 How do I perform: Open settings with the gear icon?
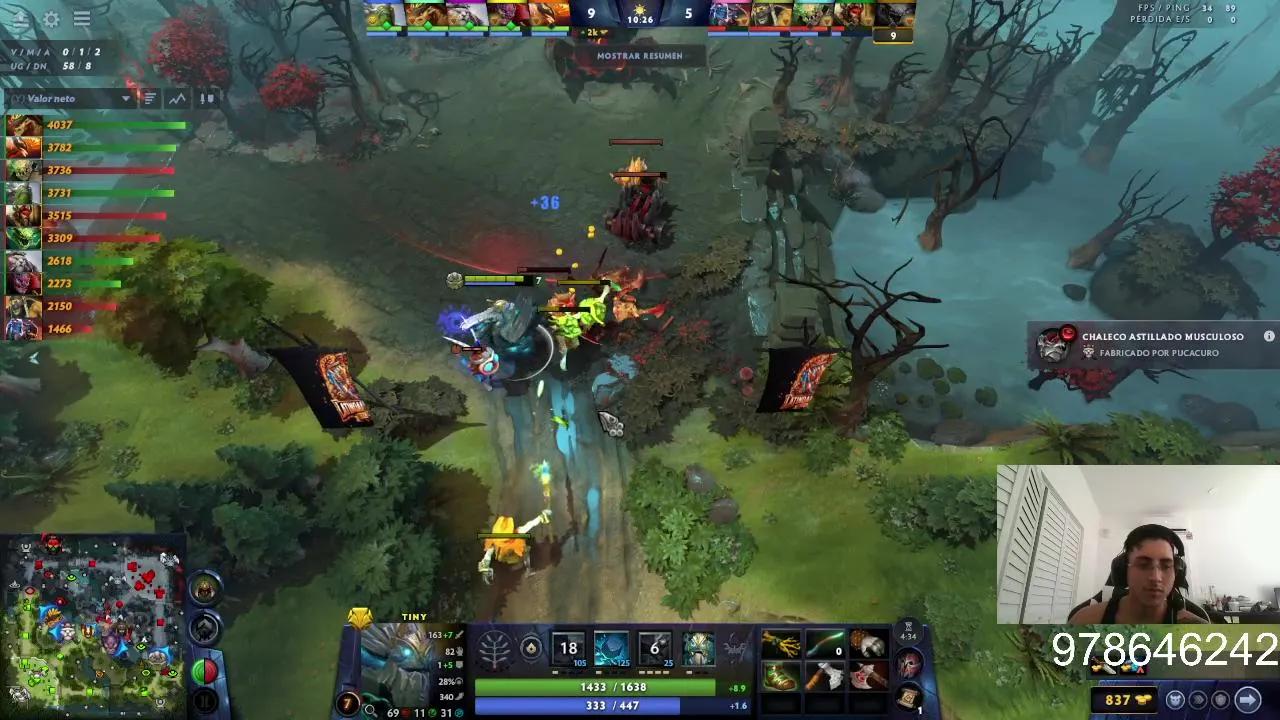tap(52, 19)
